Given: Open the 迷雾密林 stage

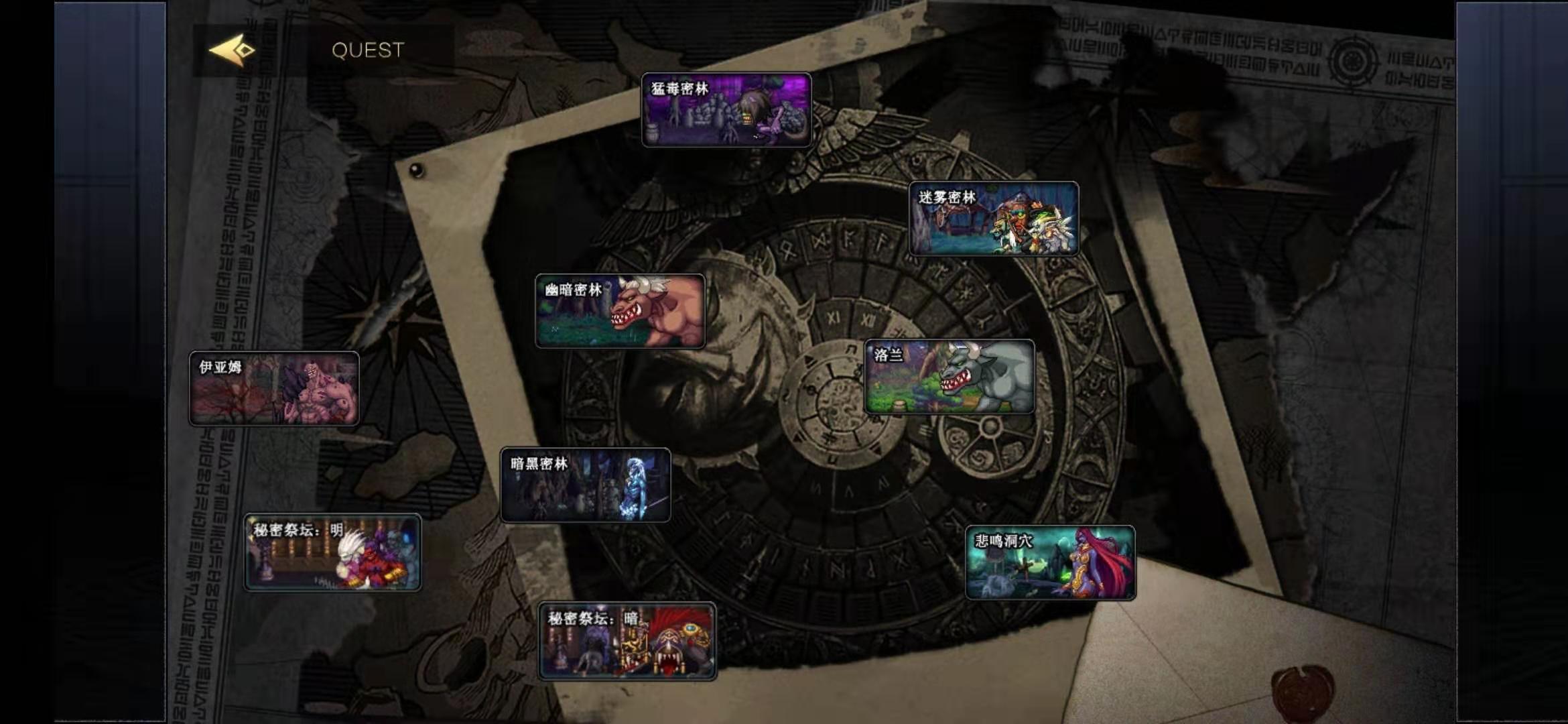Looking at the screenshot, I should (994, 219).
